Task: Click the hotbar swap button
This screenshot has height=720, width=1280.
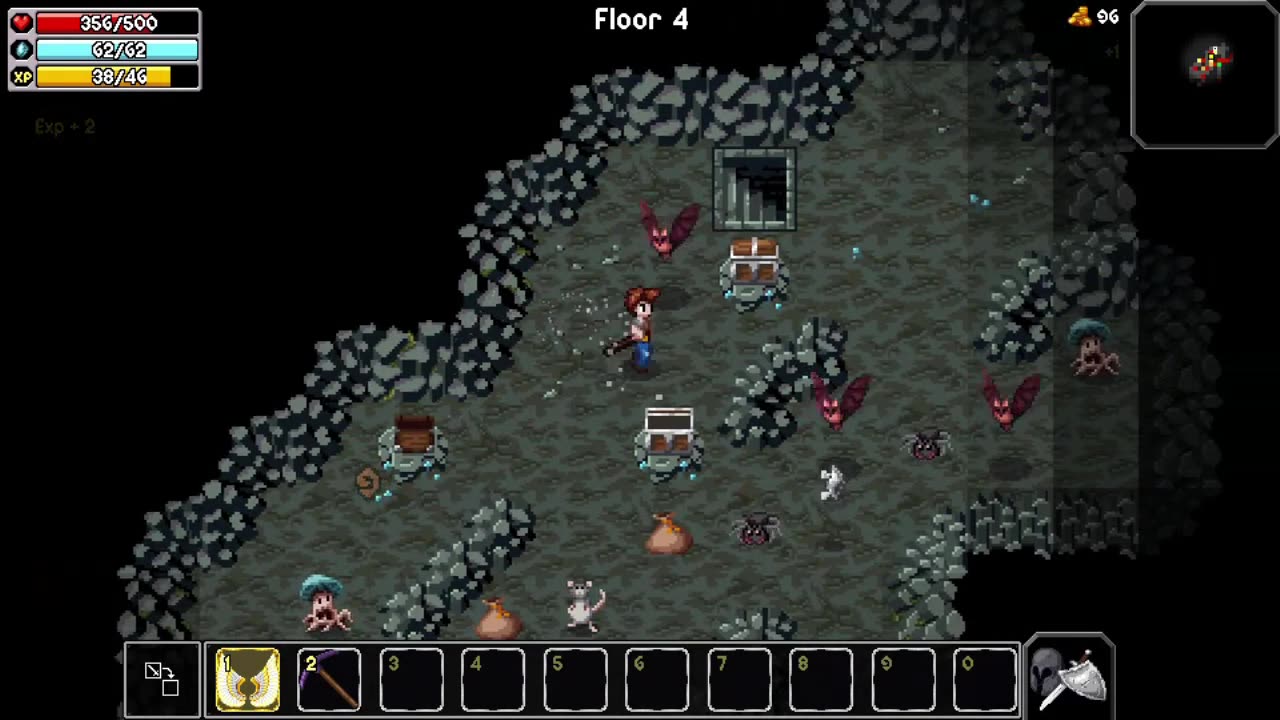Action: pyautogui.click(x=162, y=679)
